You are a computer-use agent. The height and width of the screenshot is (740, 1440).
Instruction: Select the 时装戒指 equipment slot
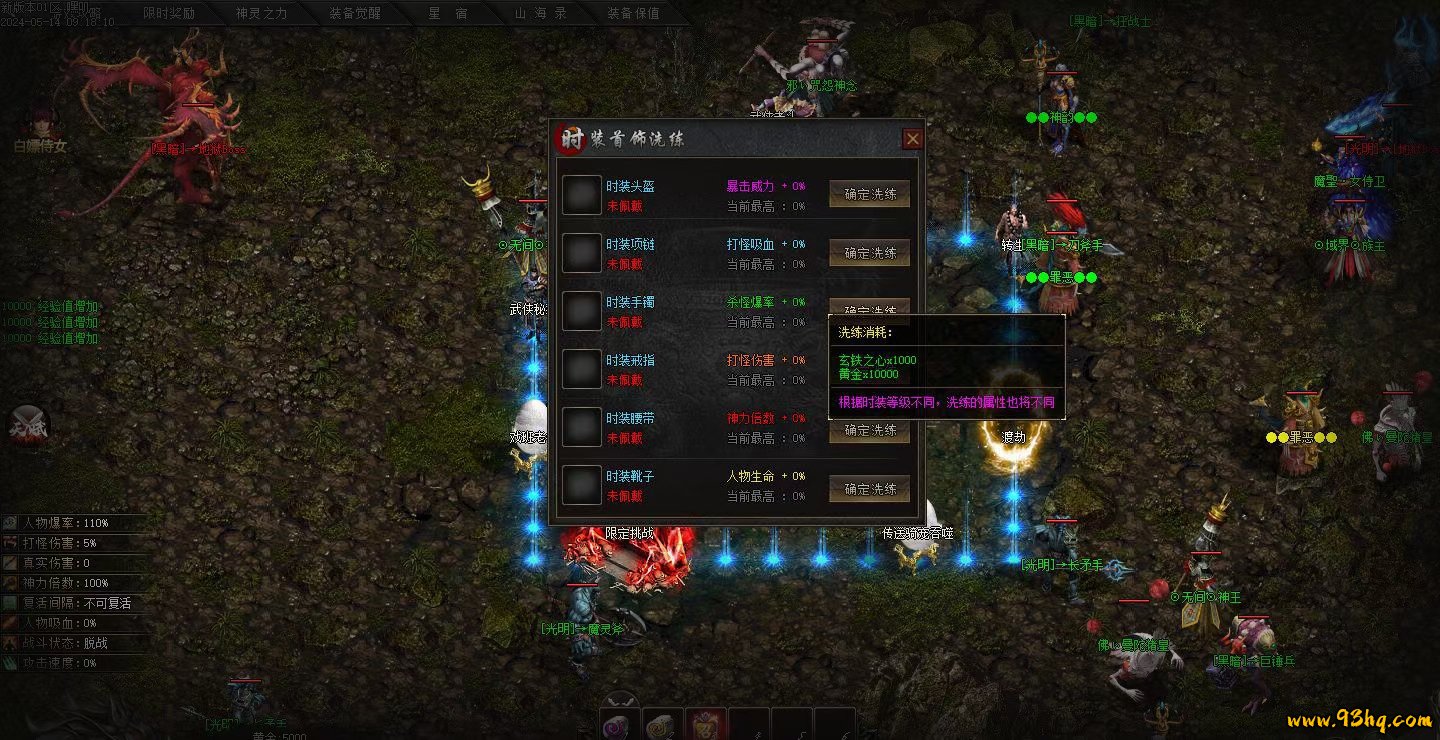581,369
